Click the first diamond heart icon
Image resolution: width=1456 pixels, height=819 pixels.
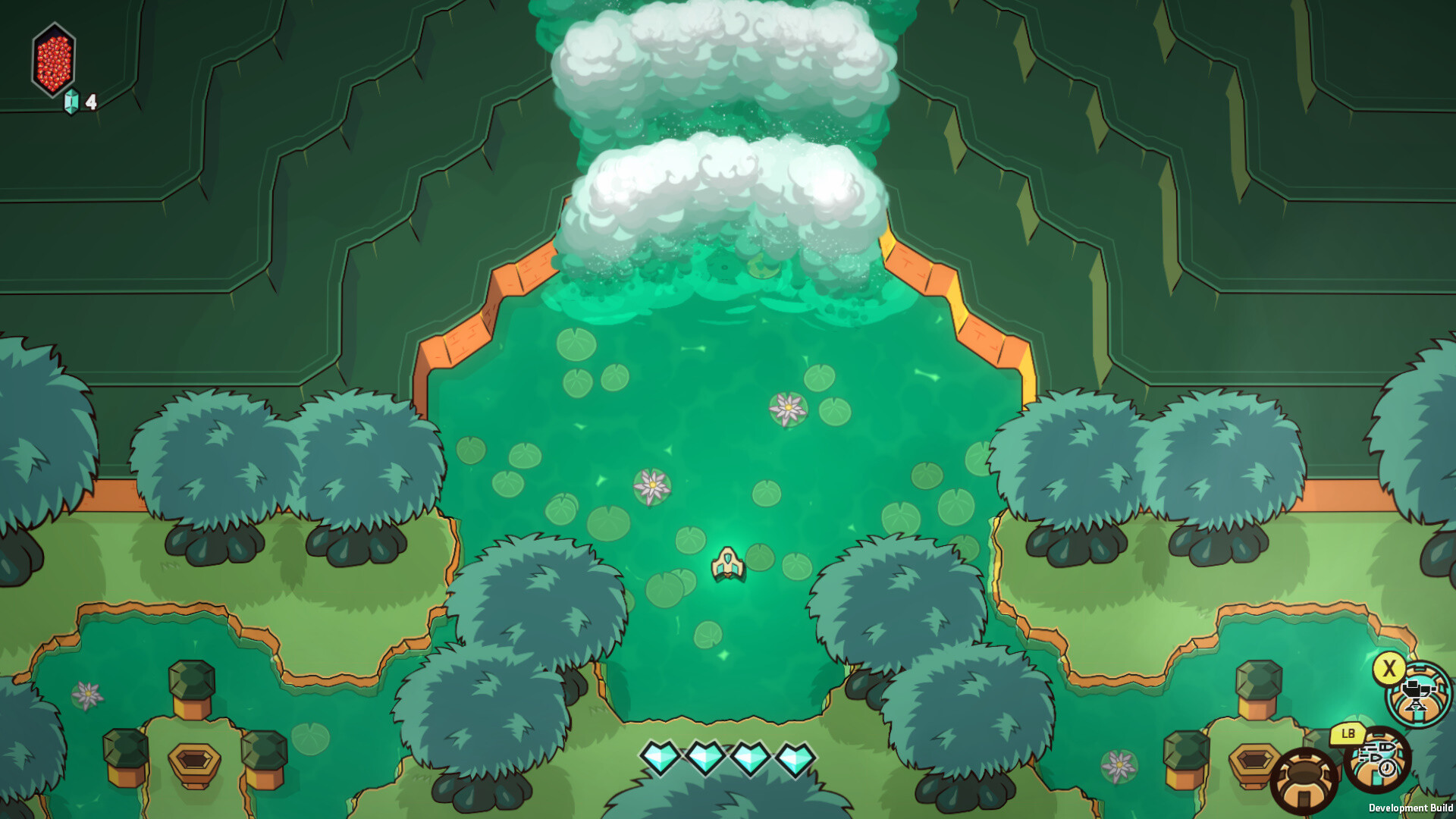pyautogui.click(x=659, y=756)
